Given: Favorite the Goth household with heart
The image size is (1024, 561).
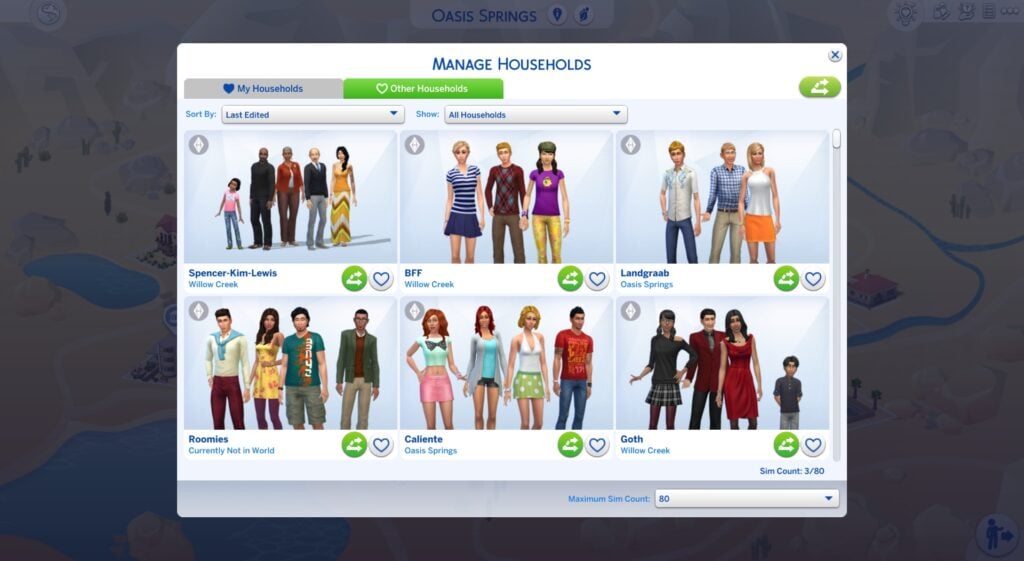Looking at the screenshot, I should [x=813, y=445].
